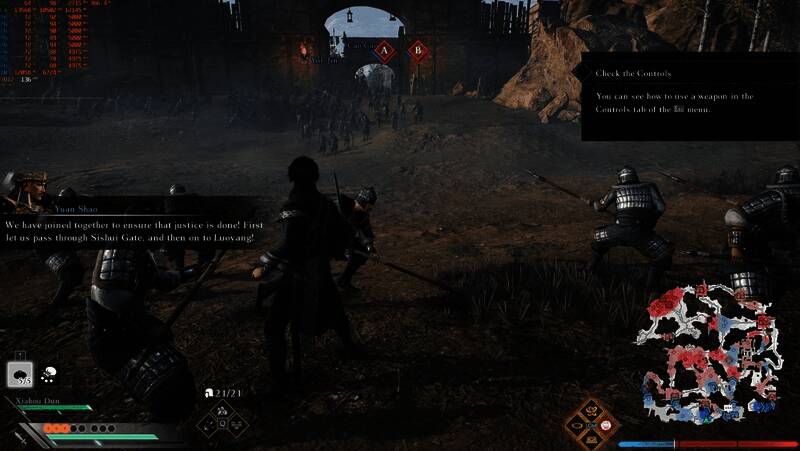Screen dimensions: 800x451
Task: Click the sword weapon icon
Action: tap(21, 437)
